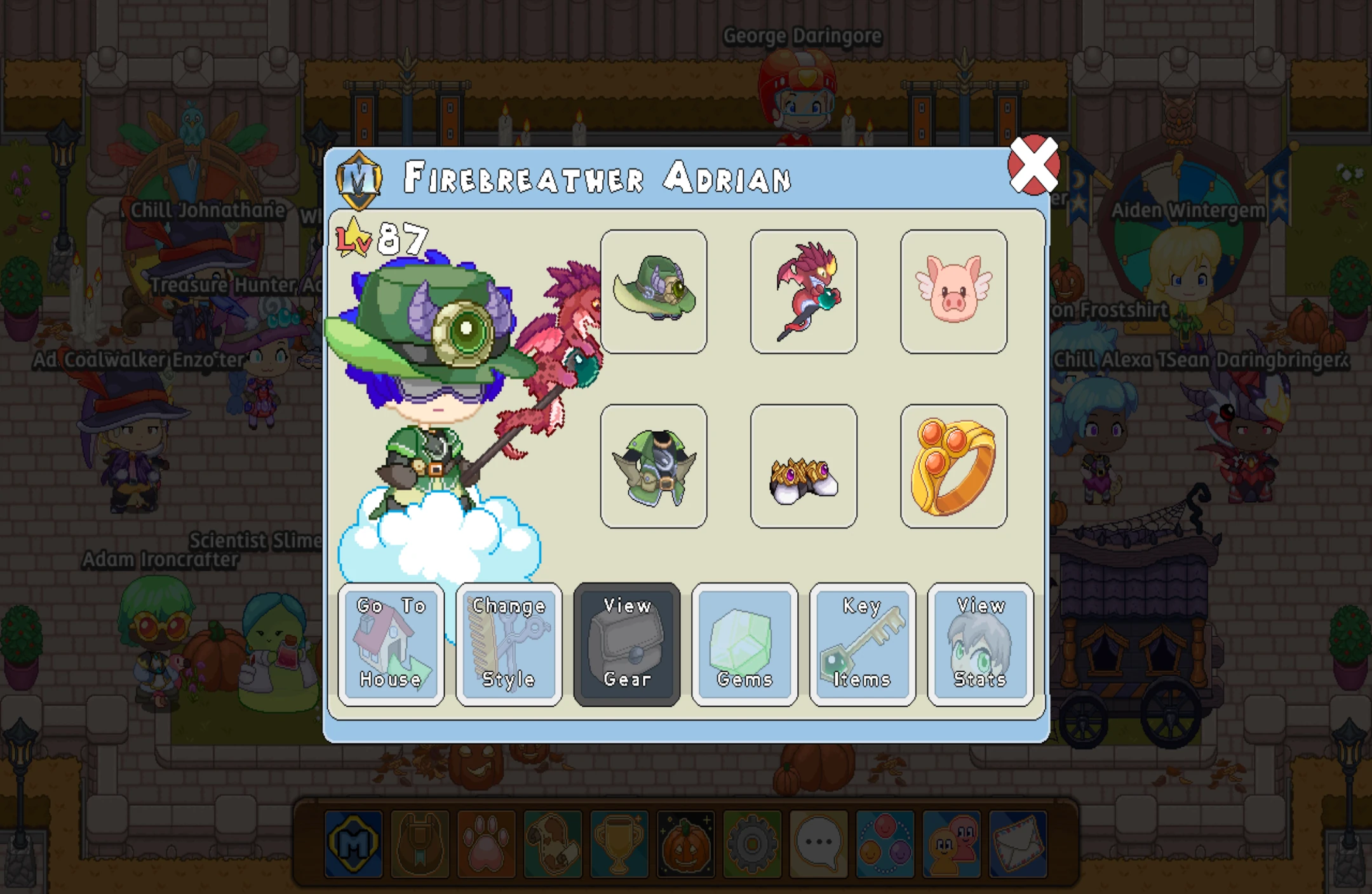
Task: Open chat using the speech bubble icon
Action: pos(819,844)
